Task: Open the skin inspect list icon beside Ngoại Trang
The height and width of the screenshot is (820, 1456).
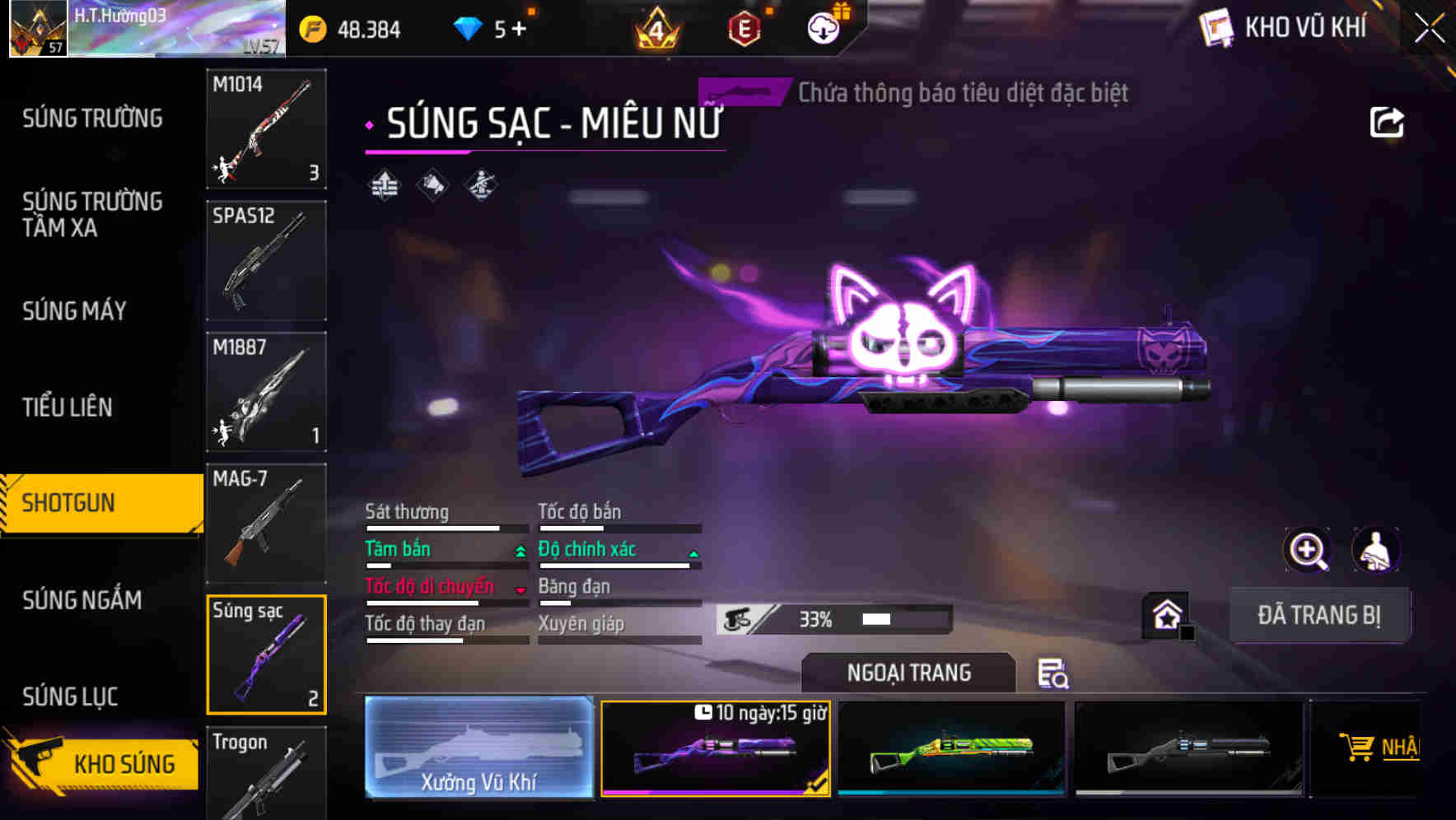Action: coord(1054,674)
